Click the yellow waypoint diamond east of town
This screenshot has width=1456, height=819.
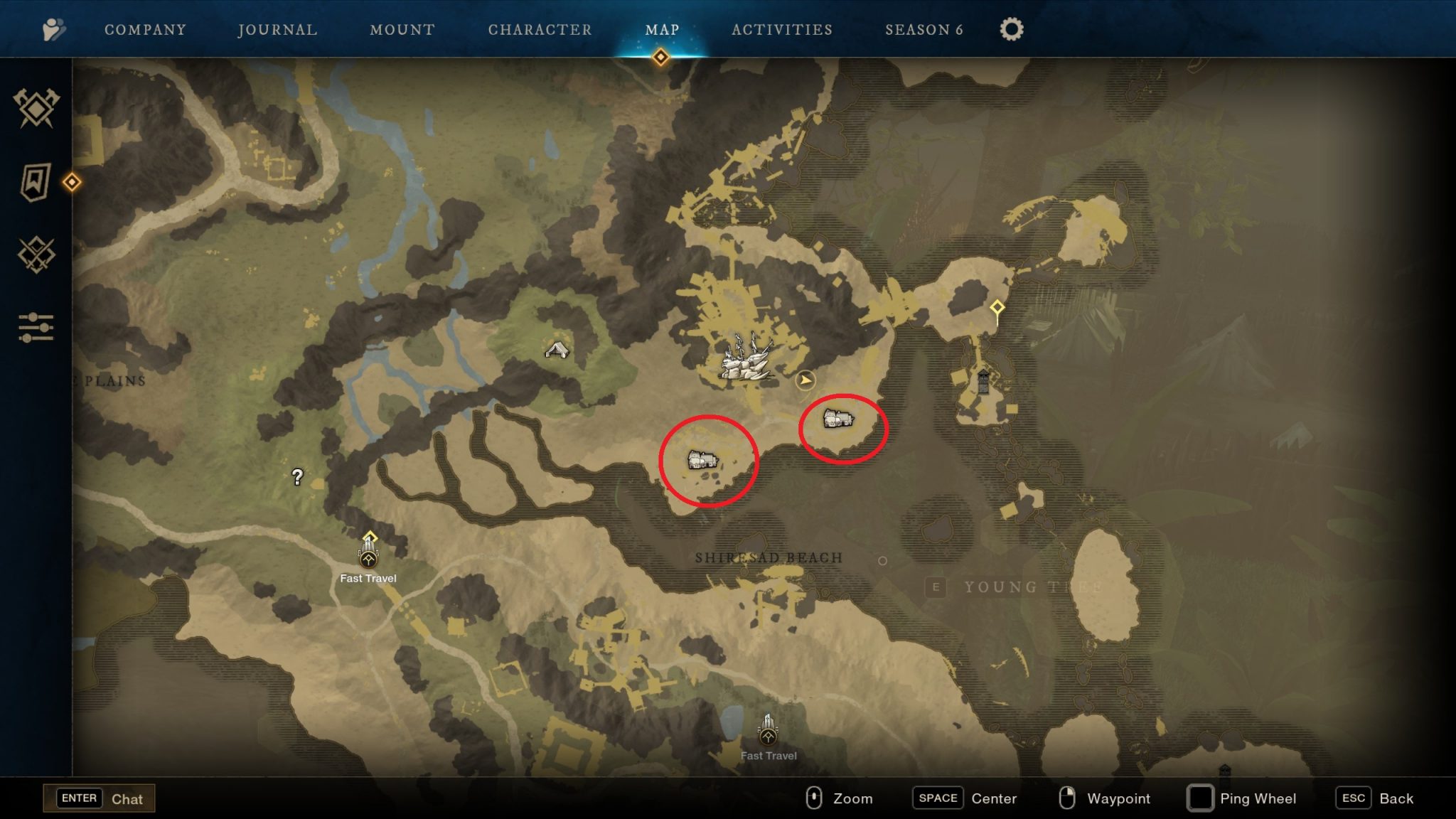coord(997,307)
